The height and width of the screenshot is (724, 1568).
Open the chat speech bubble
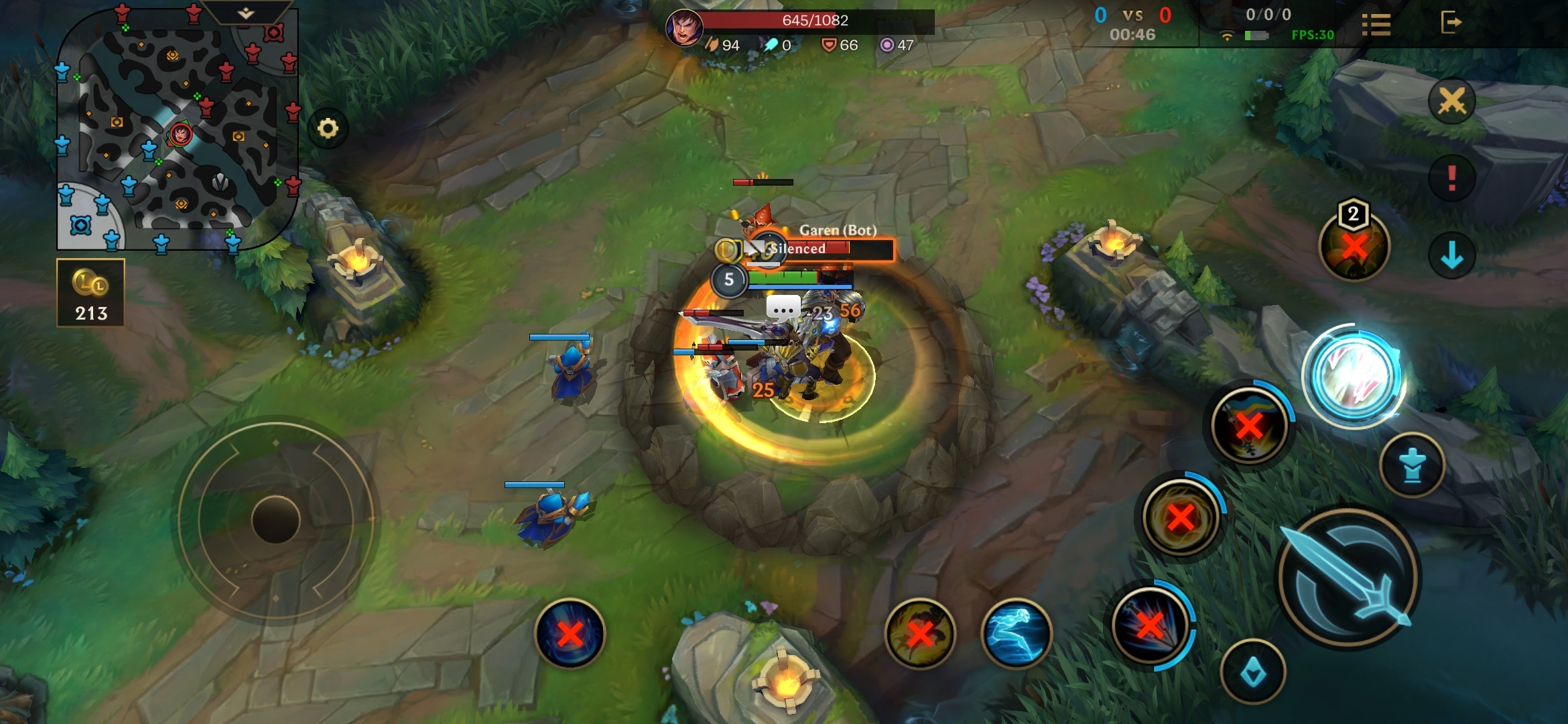pyautogui.click(x=783, y=308)
